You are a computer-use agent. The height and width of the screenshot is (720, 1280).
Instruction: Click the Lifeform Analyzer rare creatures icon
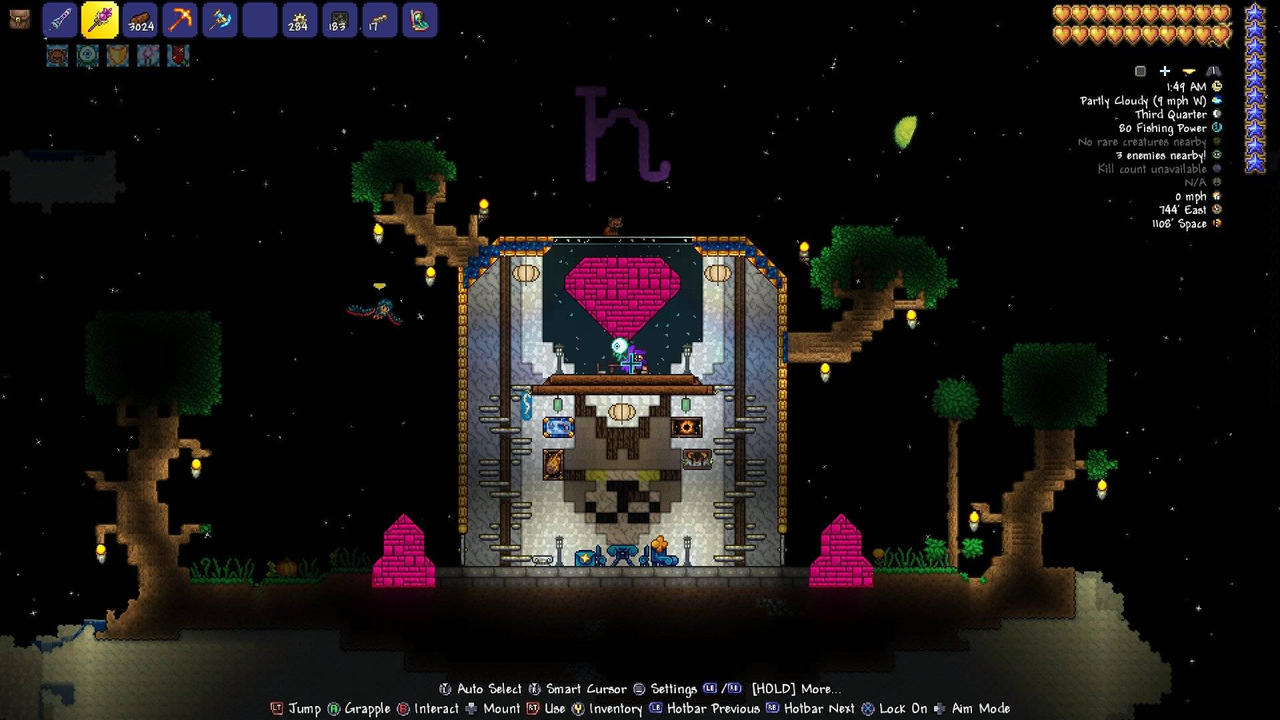pos(1216,141)
